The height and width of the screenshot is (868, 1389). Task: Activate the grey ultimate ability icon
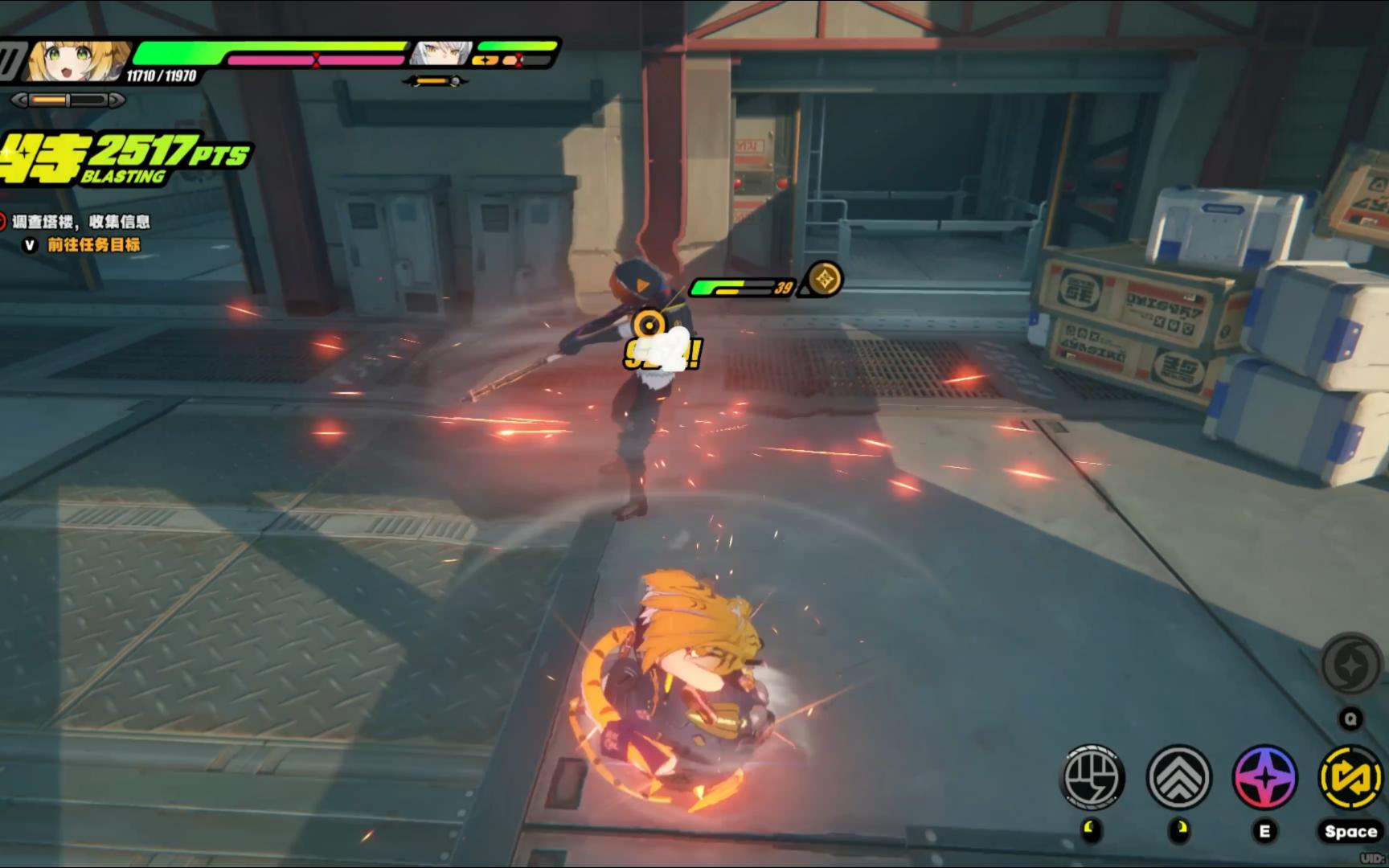pos(1350,665)
